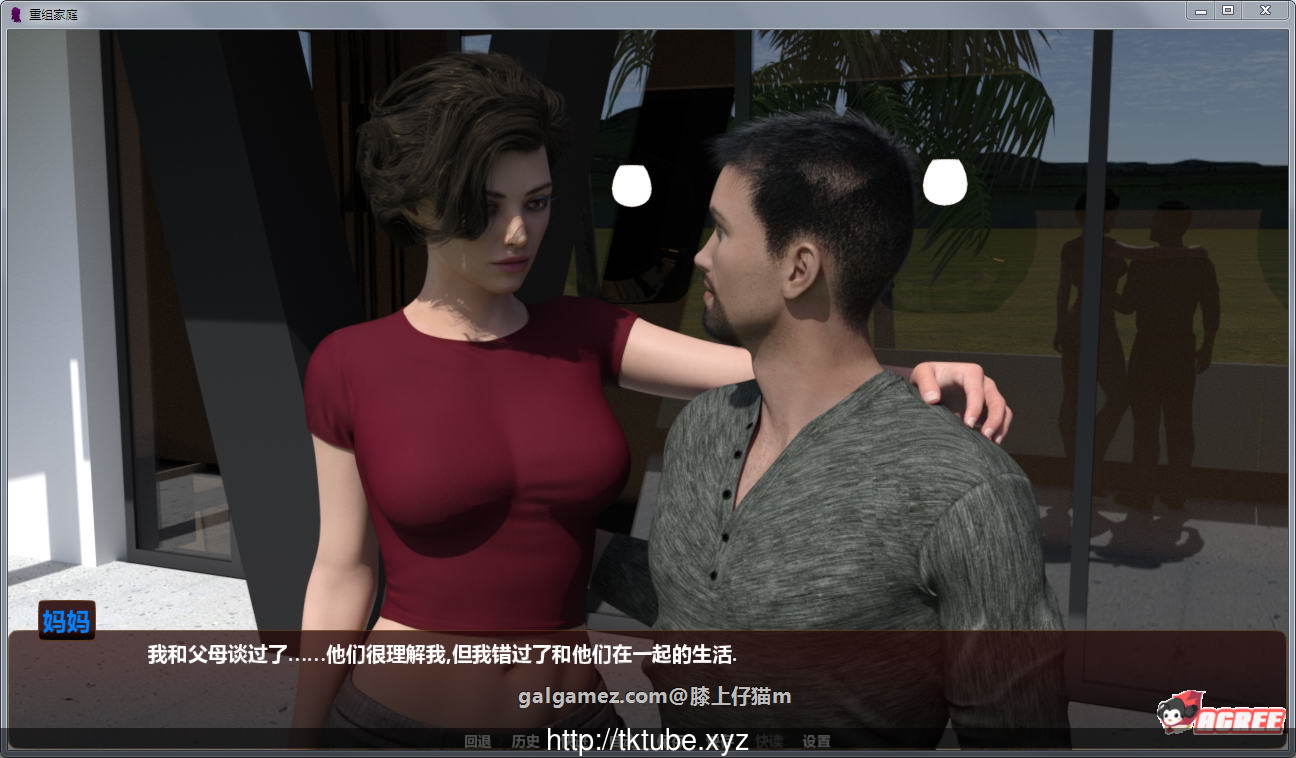Viewport: 1296px width, 758px height.
Task: Toggle the quick menu bar visibility
Action: 650,741
